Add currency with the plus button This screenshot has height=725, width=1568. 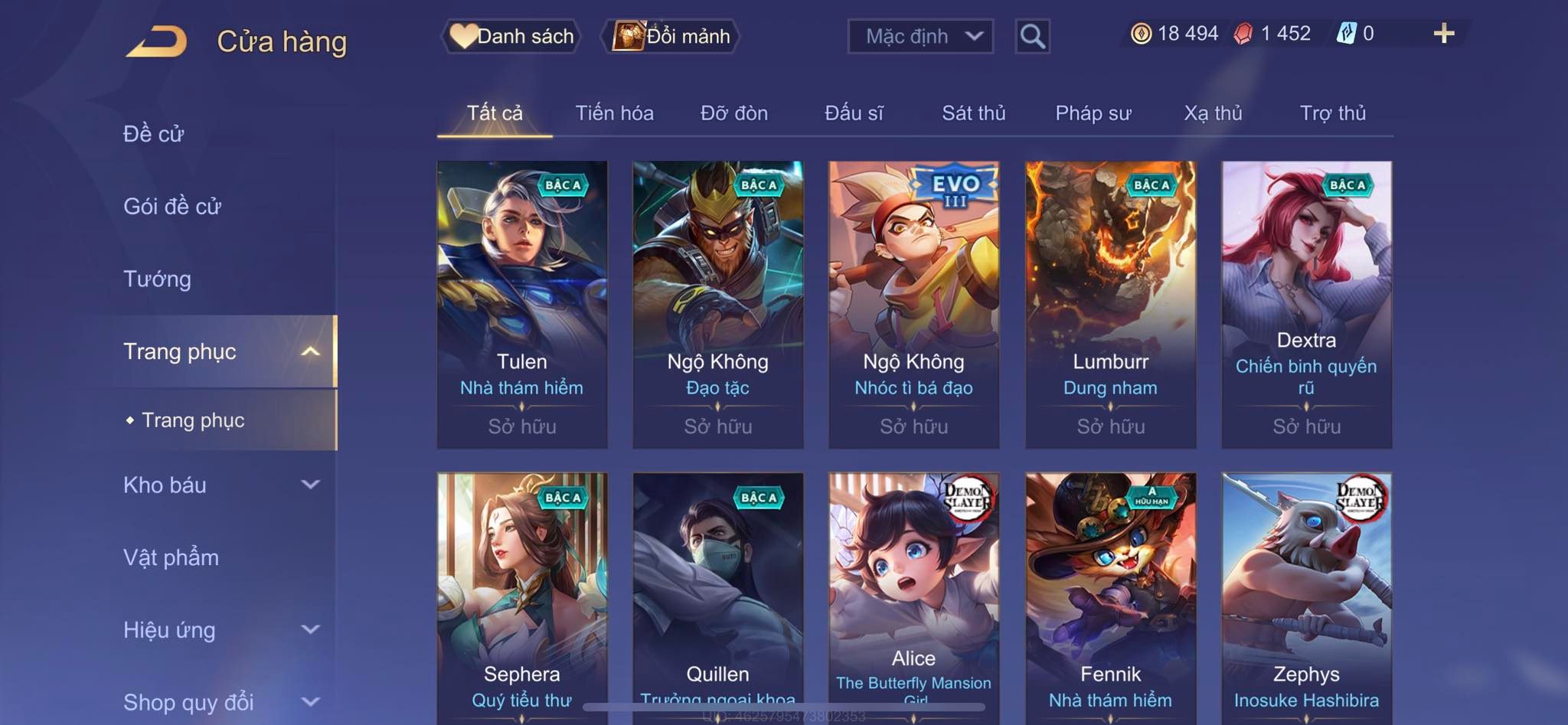1443,34
